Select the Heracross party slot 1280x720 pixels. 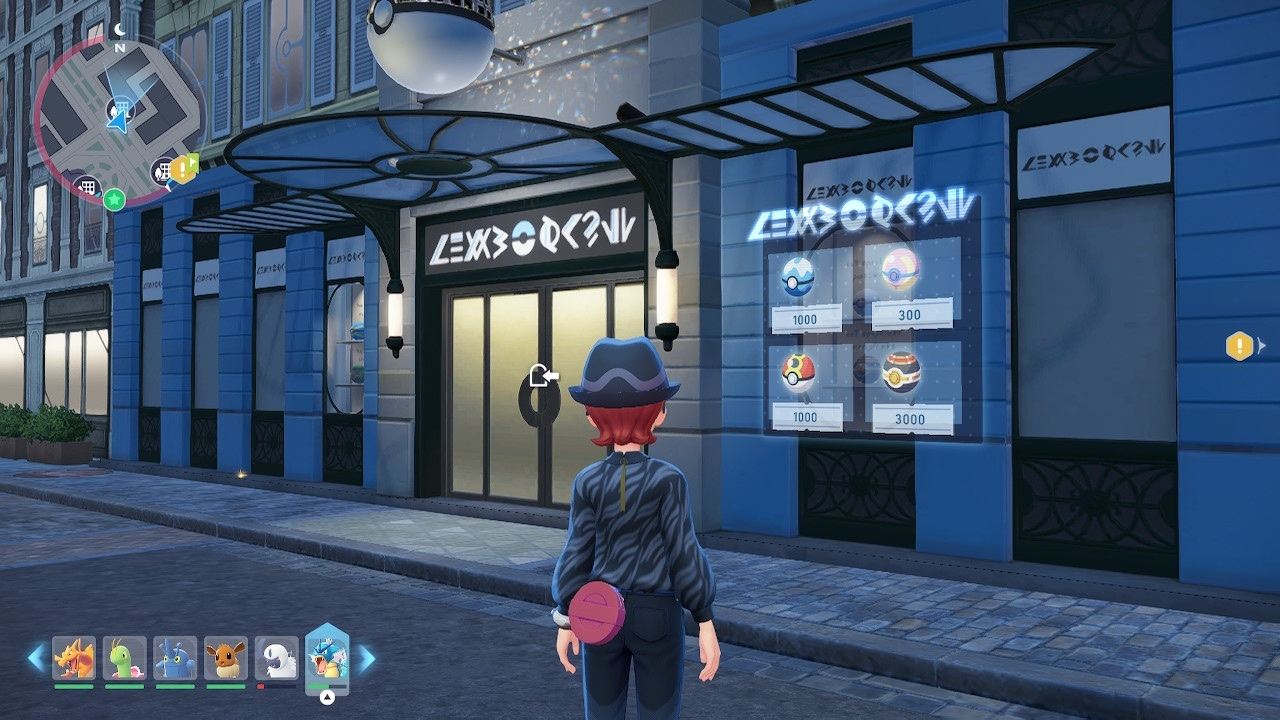pos(175,658)
